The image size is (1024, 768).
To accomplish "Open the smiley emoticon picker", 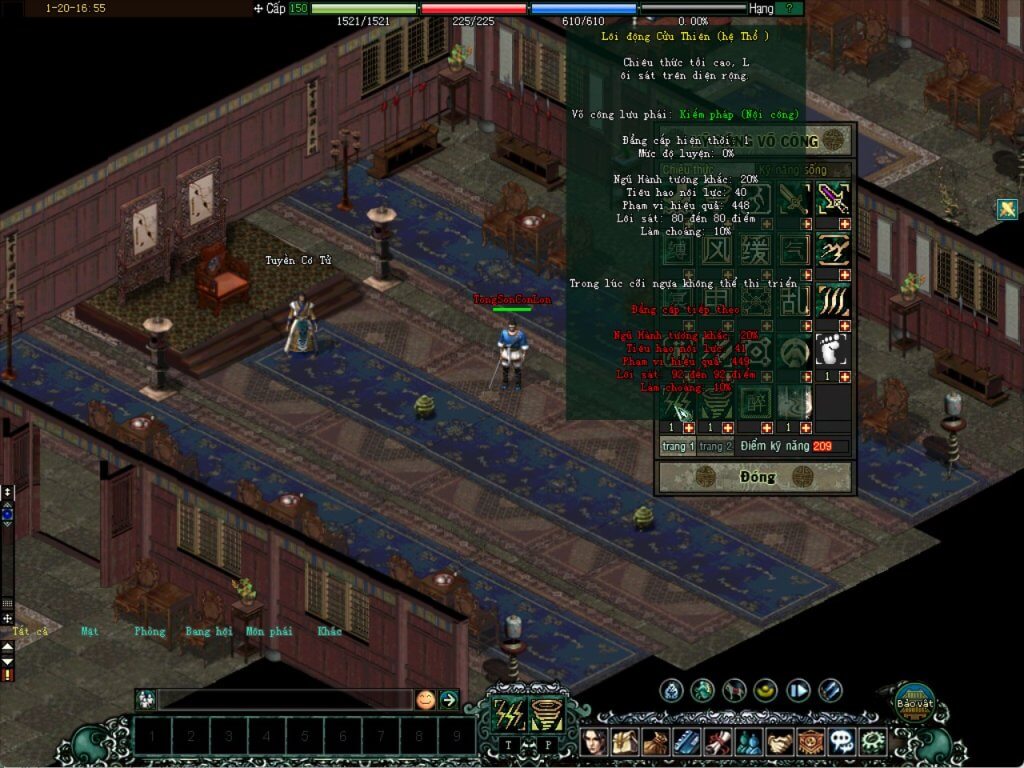I will pos(426,700).
